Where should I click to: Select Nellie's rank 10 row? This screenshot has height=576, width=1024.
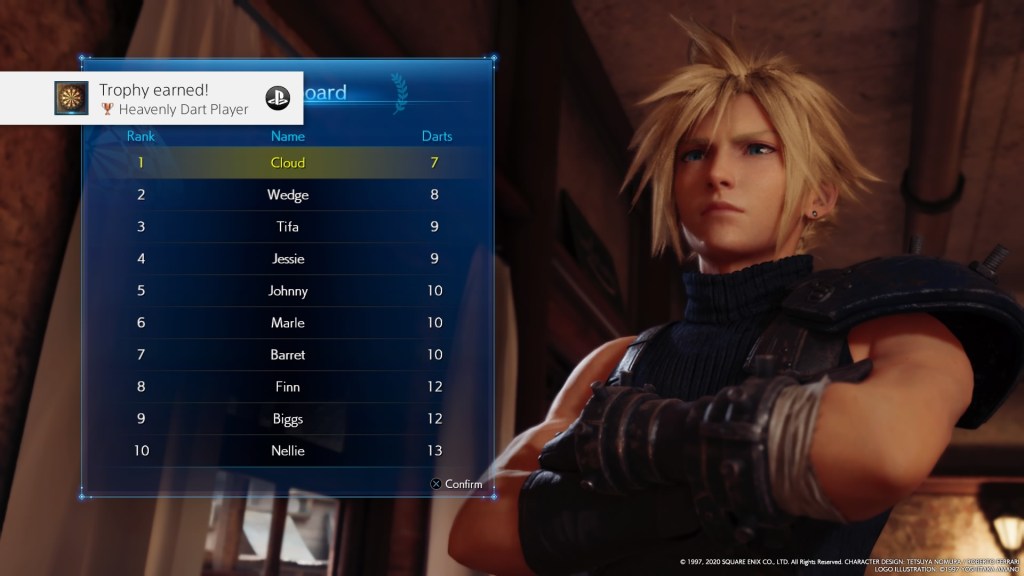pos(288,451)
